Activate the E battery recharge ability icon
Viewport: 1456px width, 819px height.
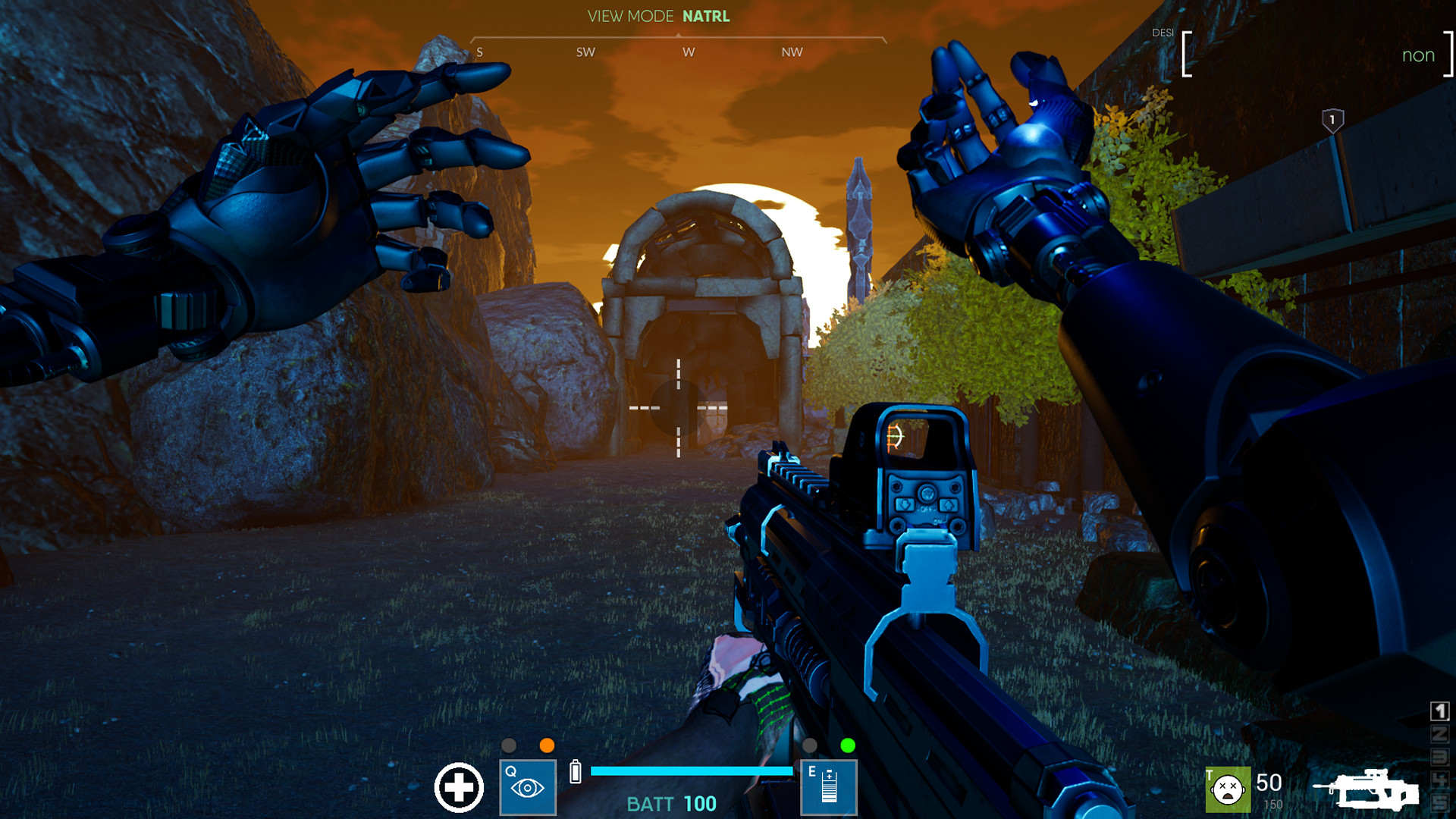click(828, 787)
